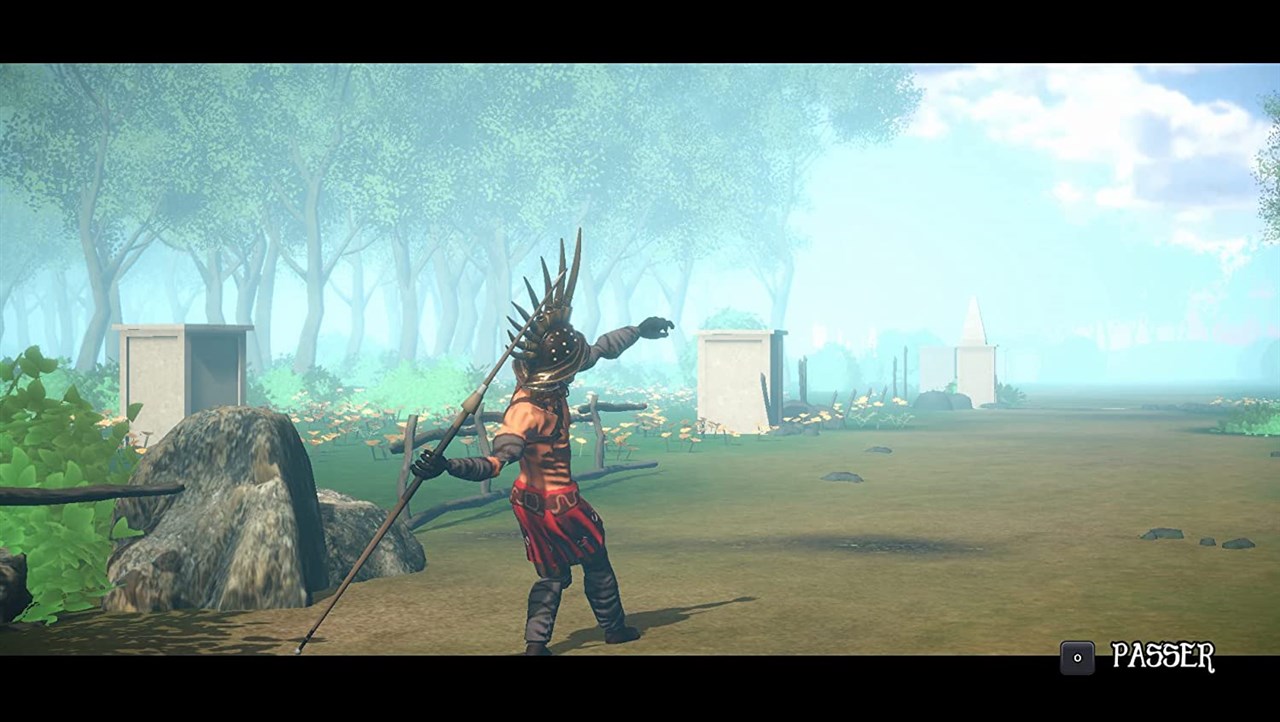The width and height of the screenshot is (1280, 722).
Task: Click the PASSER text to skip the cutscene
Action: point(1163,657)
